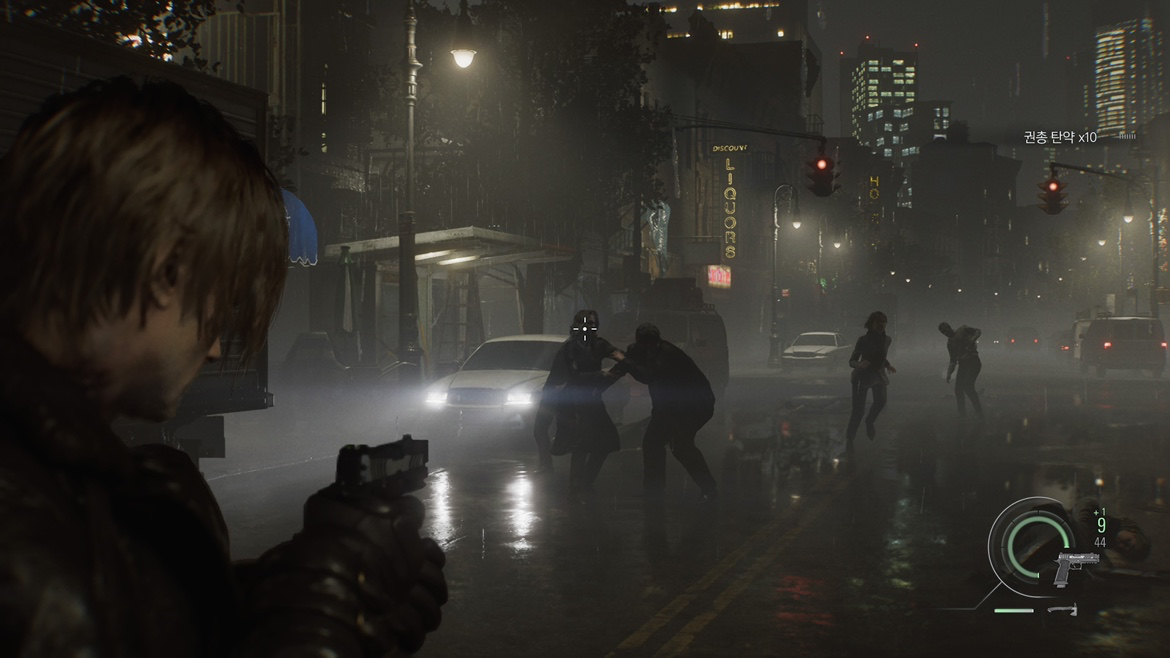Click the hatchet melee weapon icon
Screen dimensions: 1170x658
[1063, 609]
